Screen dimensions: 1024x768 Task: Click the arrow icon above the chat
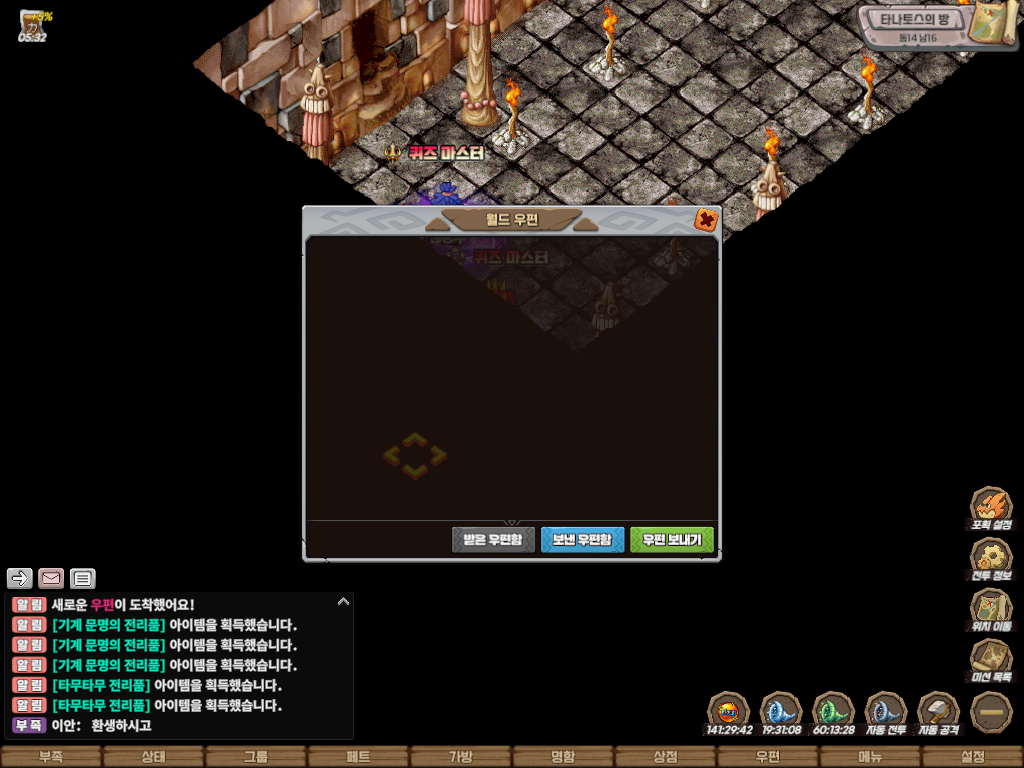coord(20,578)
